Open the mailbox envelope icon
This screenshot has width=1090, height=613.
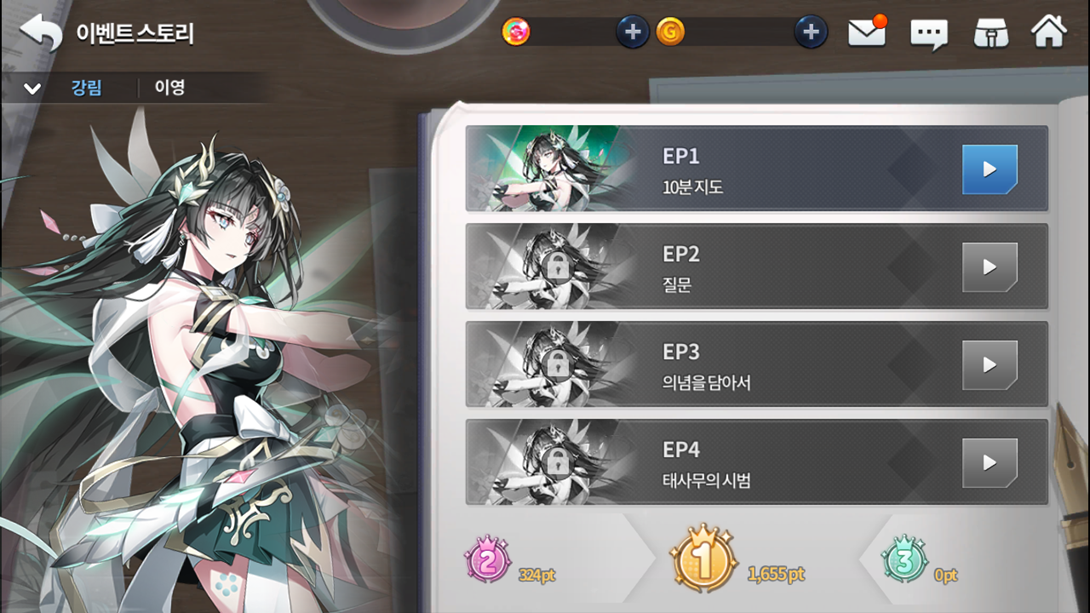(x=867, y=32)
